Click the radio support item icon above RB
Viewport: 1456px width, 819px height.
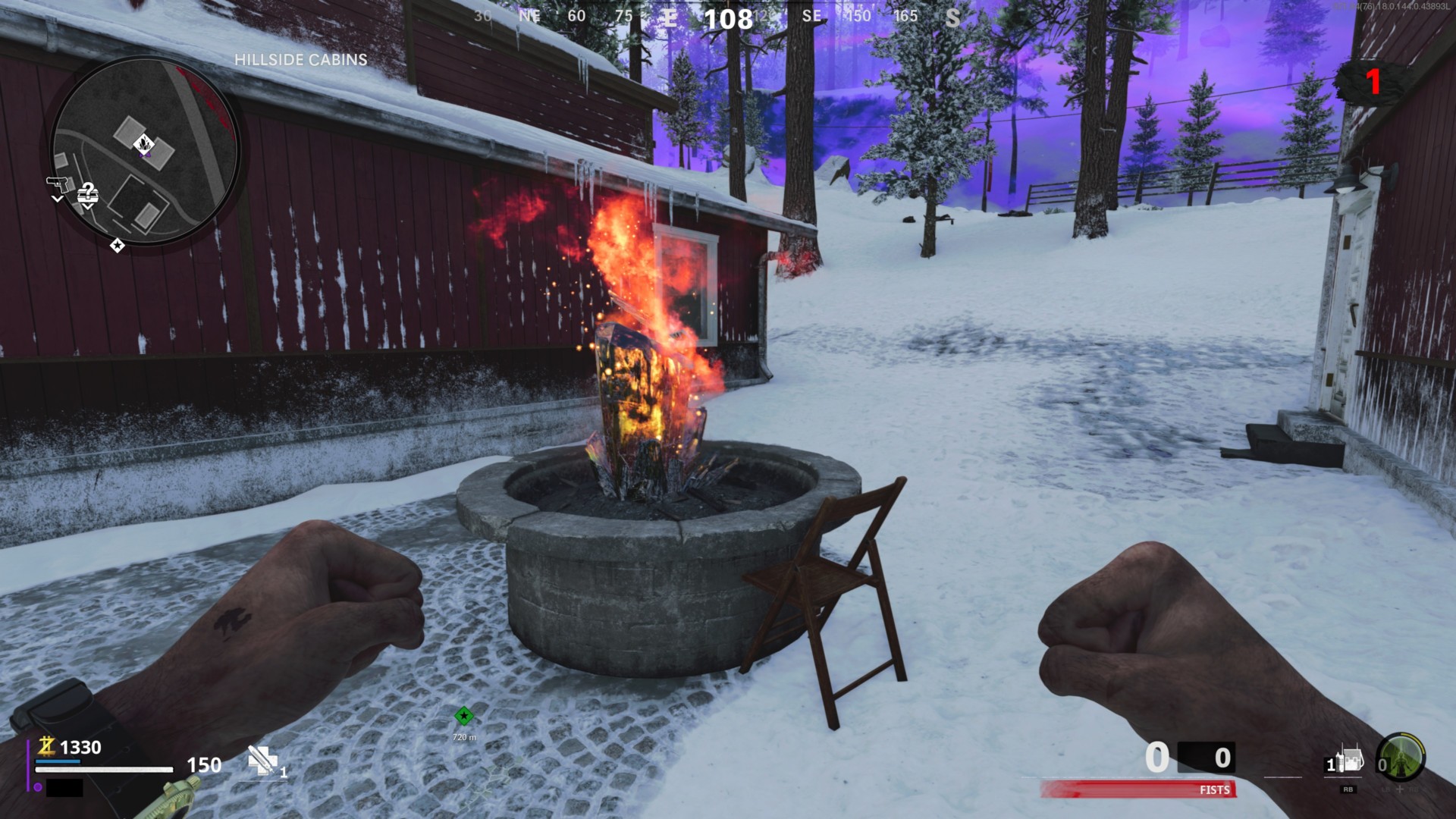(1348, 760)
